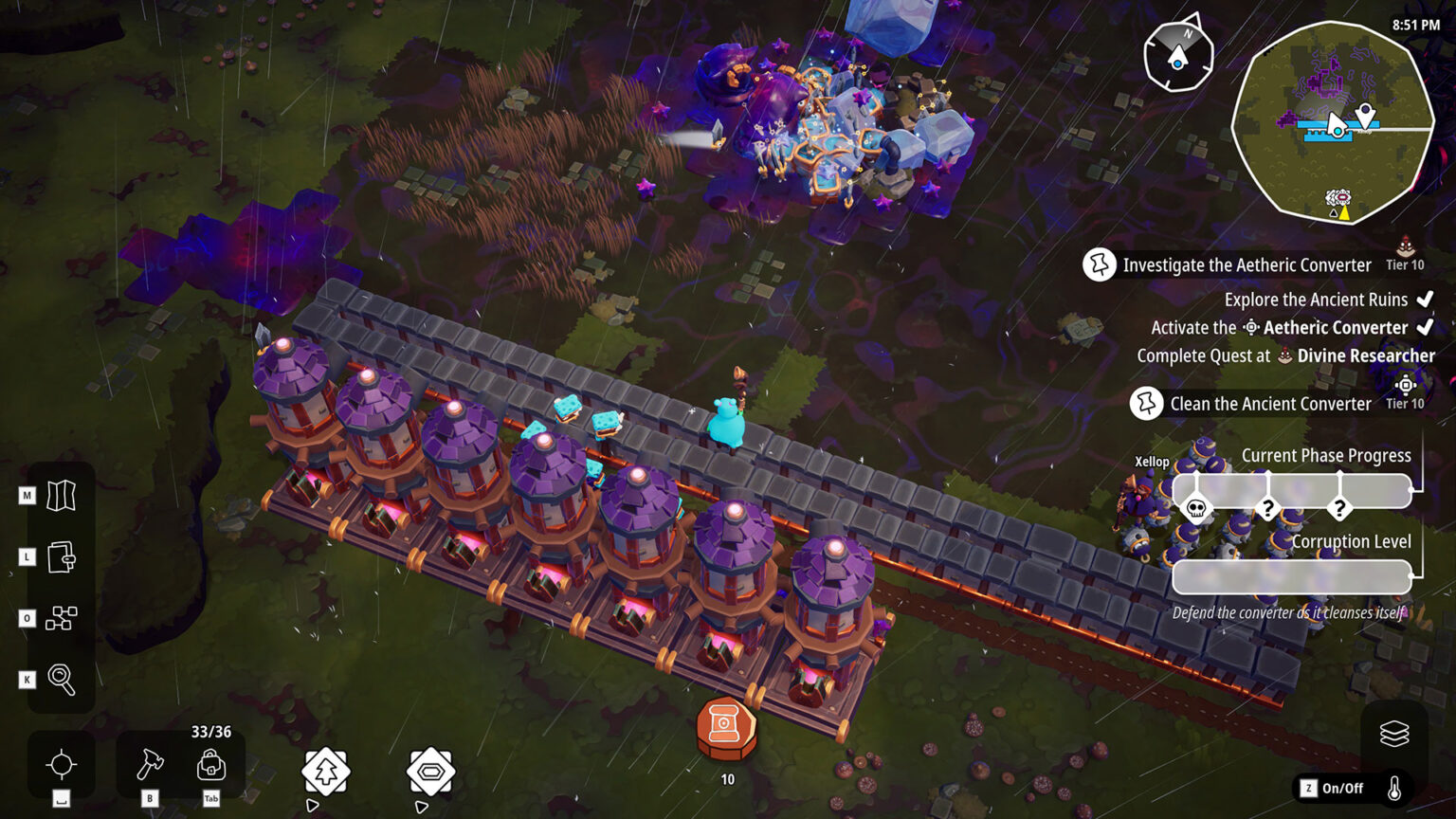Click the Corruption Level progress bar
Image resolution: width=1456 pixels, height=819 pixels.
[x=1291, y=574]
